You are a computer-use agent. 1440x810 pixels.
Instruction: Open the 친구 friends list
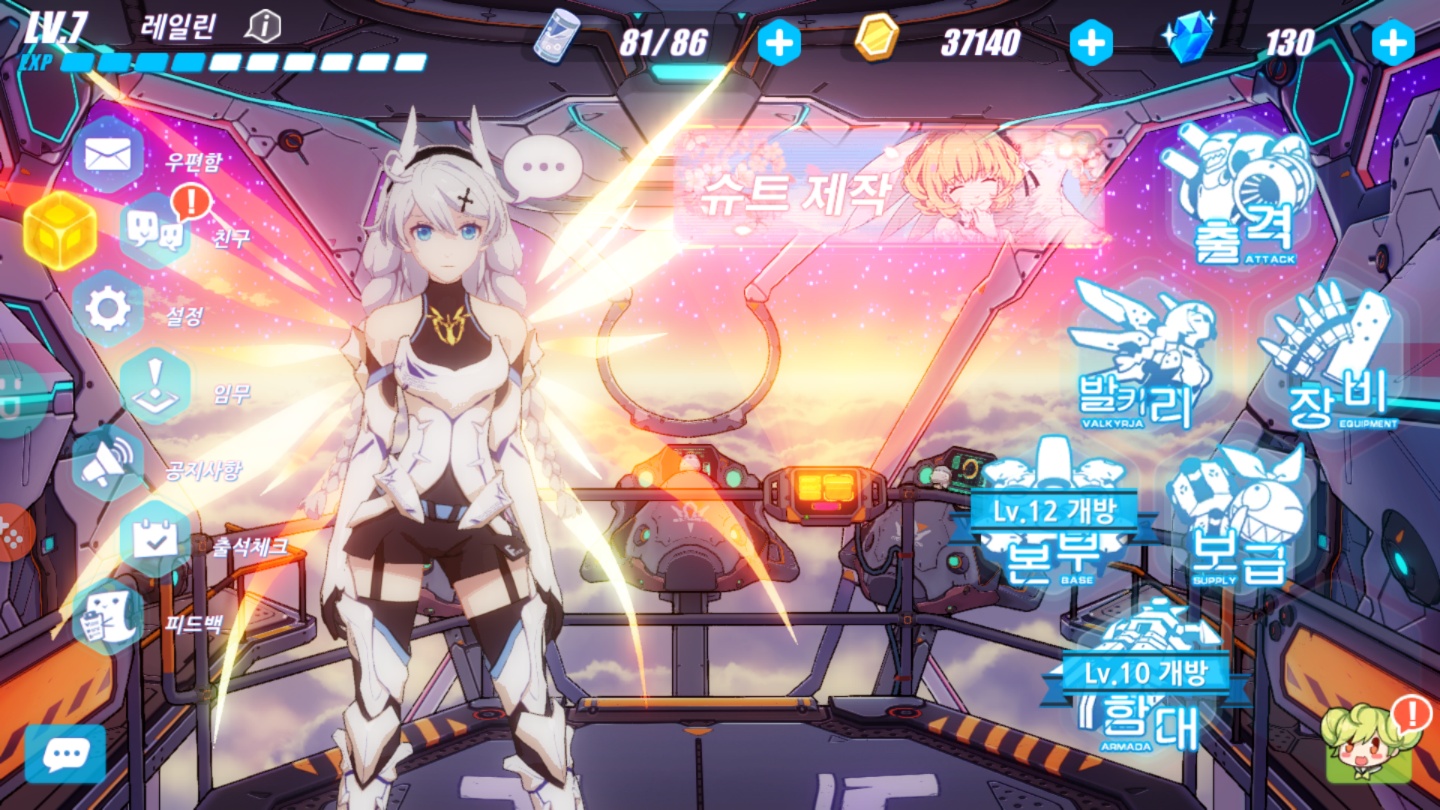pyautogui.click(x=156, y=232)
